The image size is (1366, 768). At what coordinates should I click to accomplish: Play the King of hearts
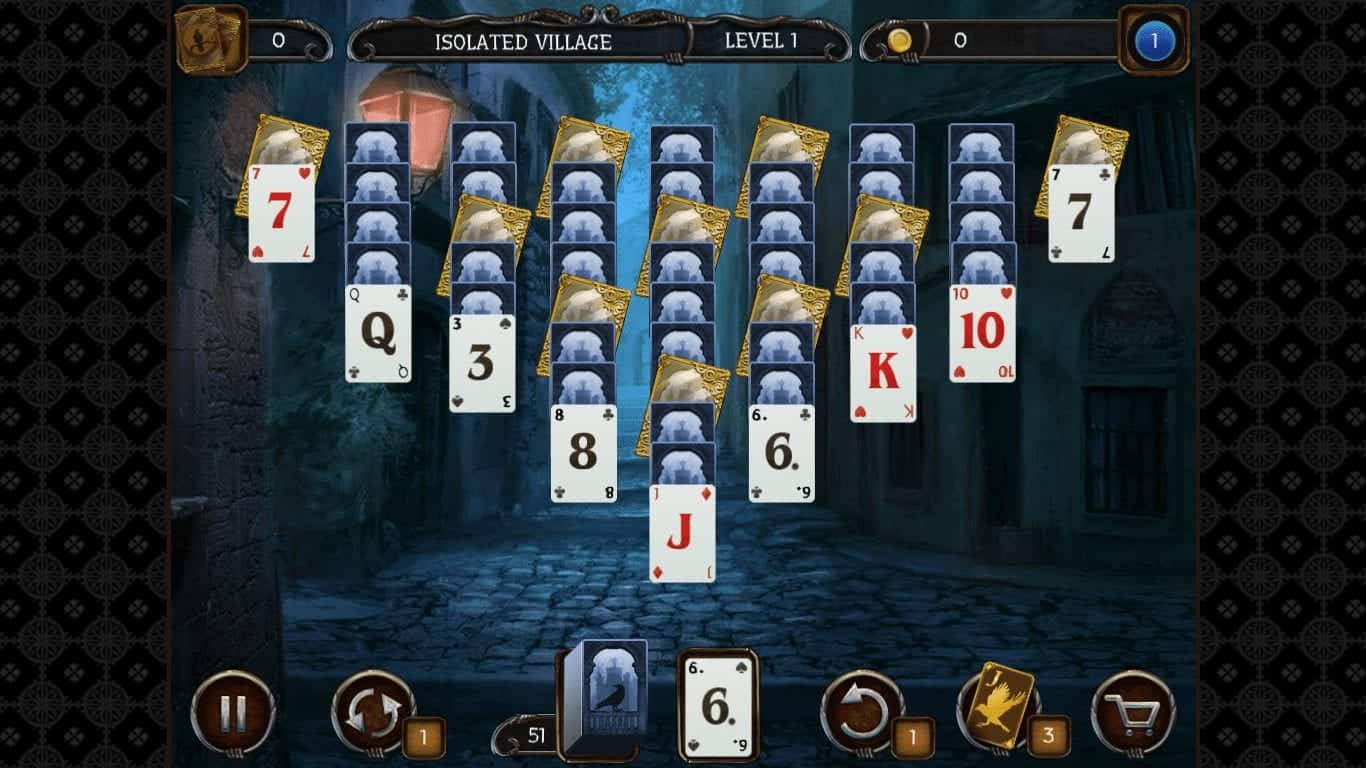coord(881,370)
